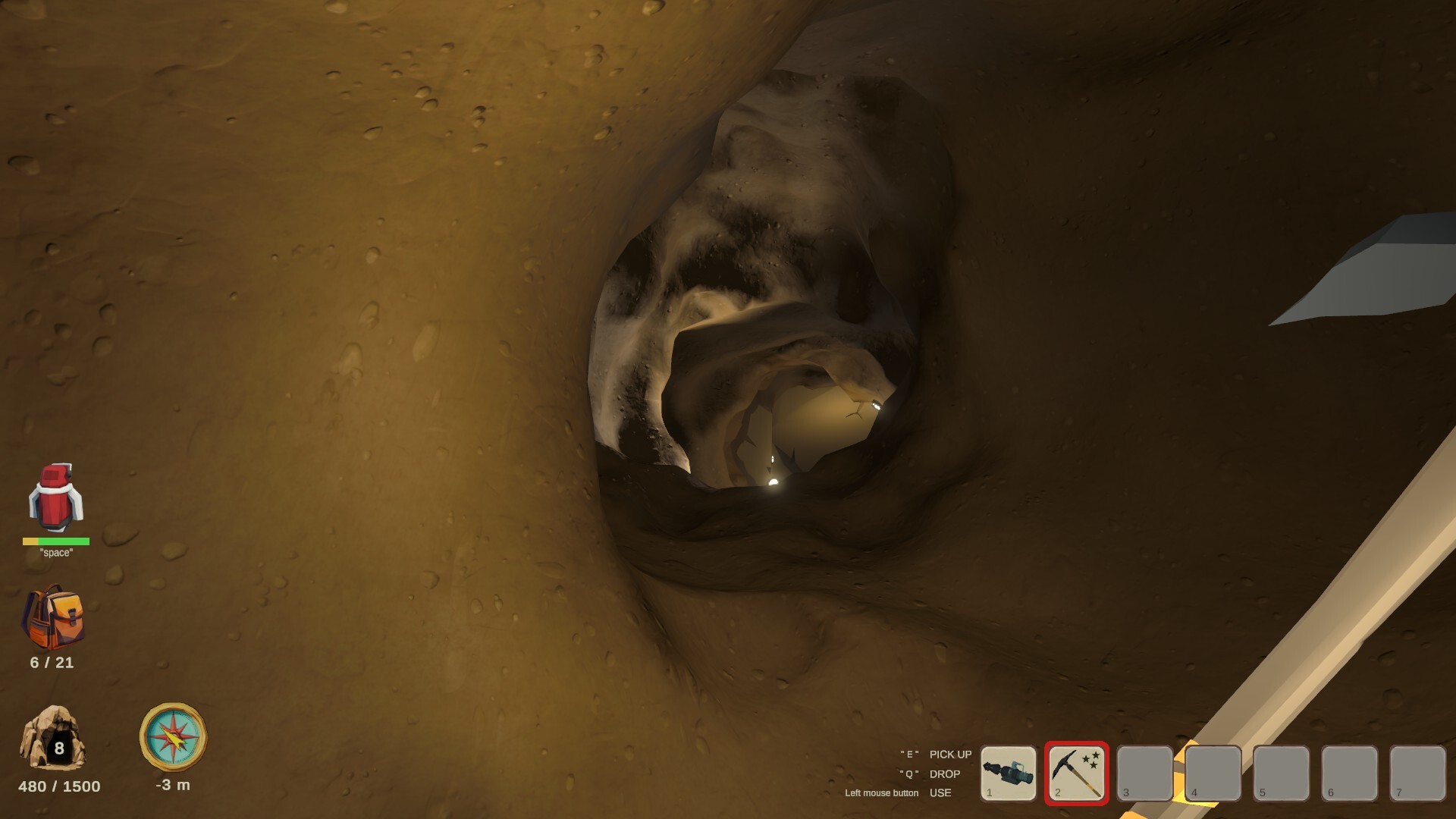1456x819 pixels.
Task: Toggle the jetpack fuel display
Action: click(56, 541)
